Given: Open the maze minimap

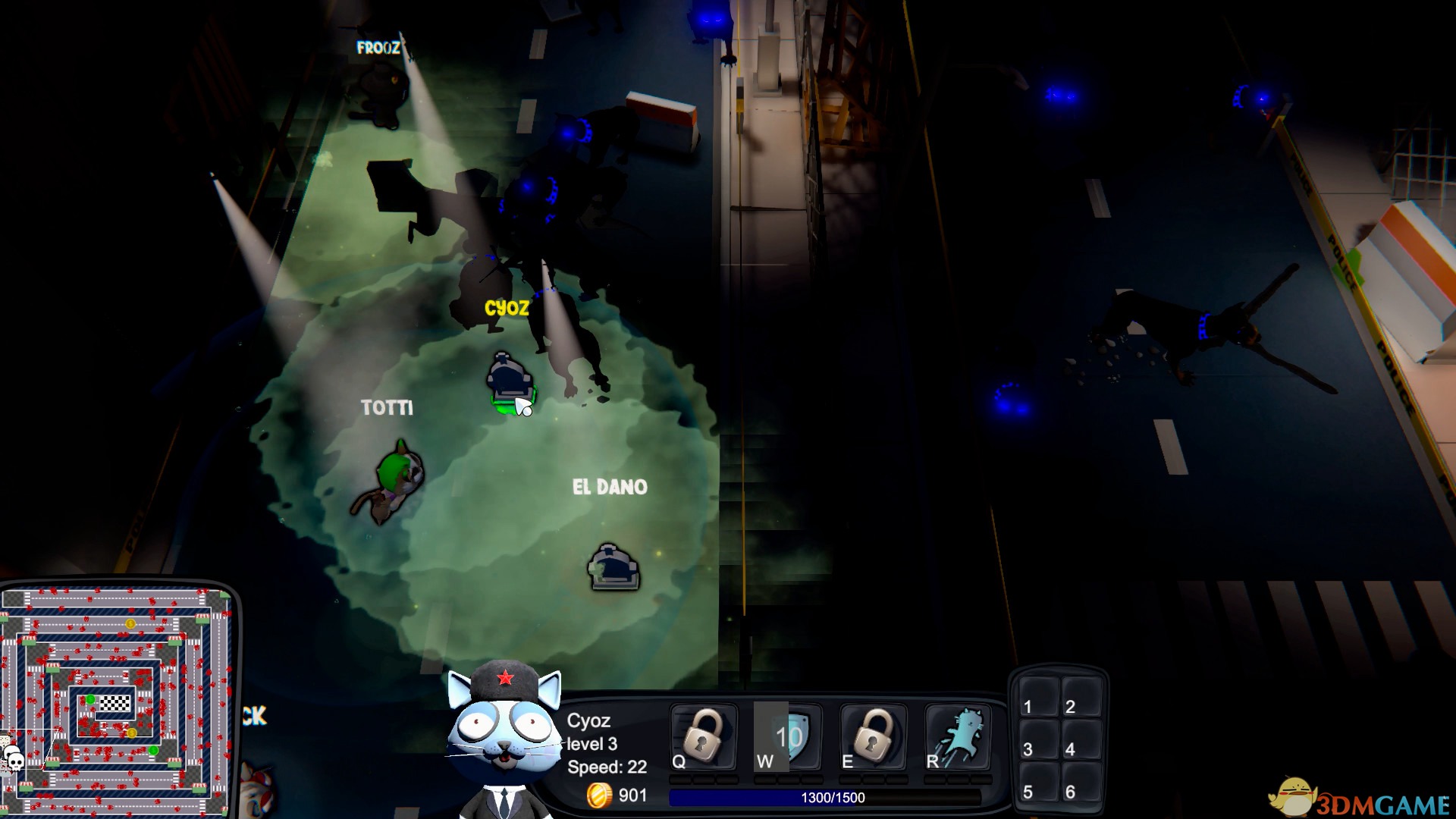Looking at the screenshot, I should 115,701.
